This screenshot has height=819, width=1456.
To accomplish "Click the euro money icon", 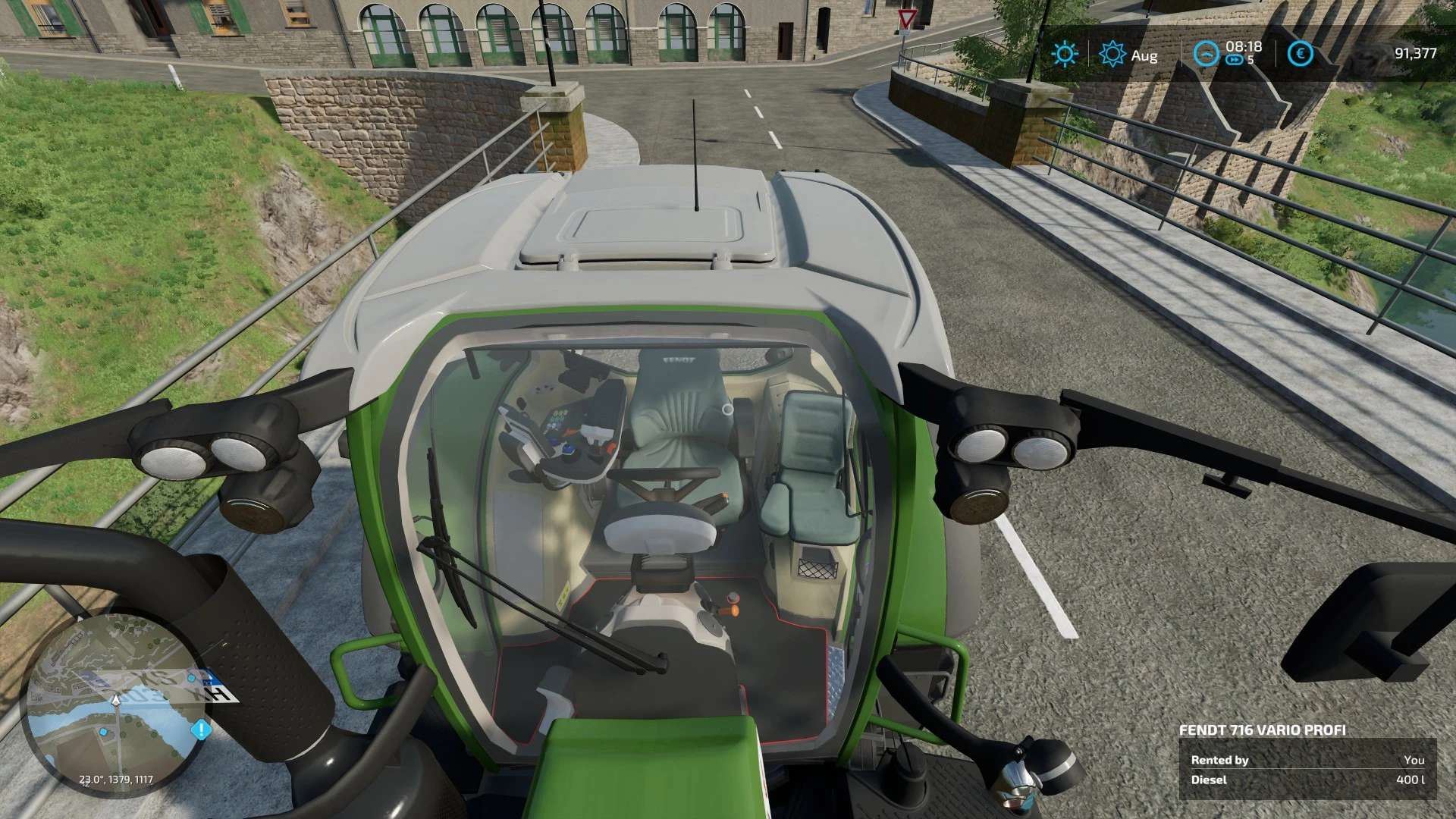I will tap(1301, 54).
